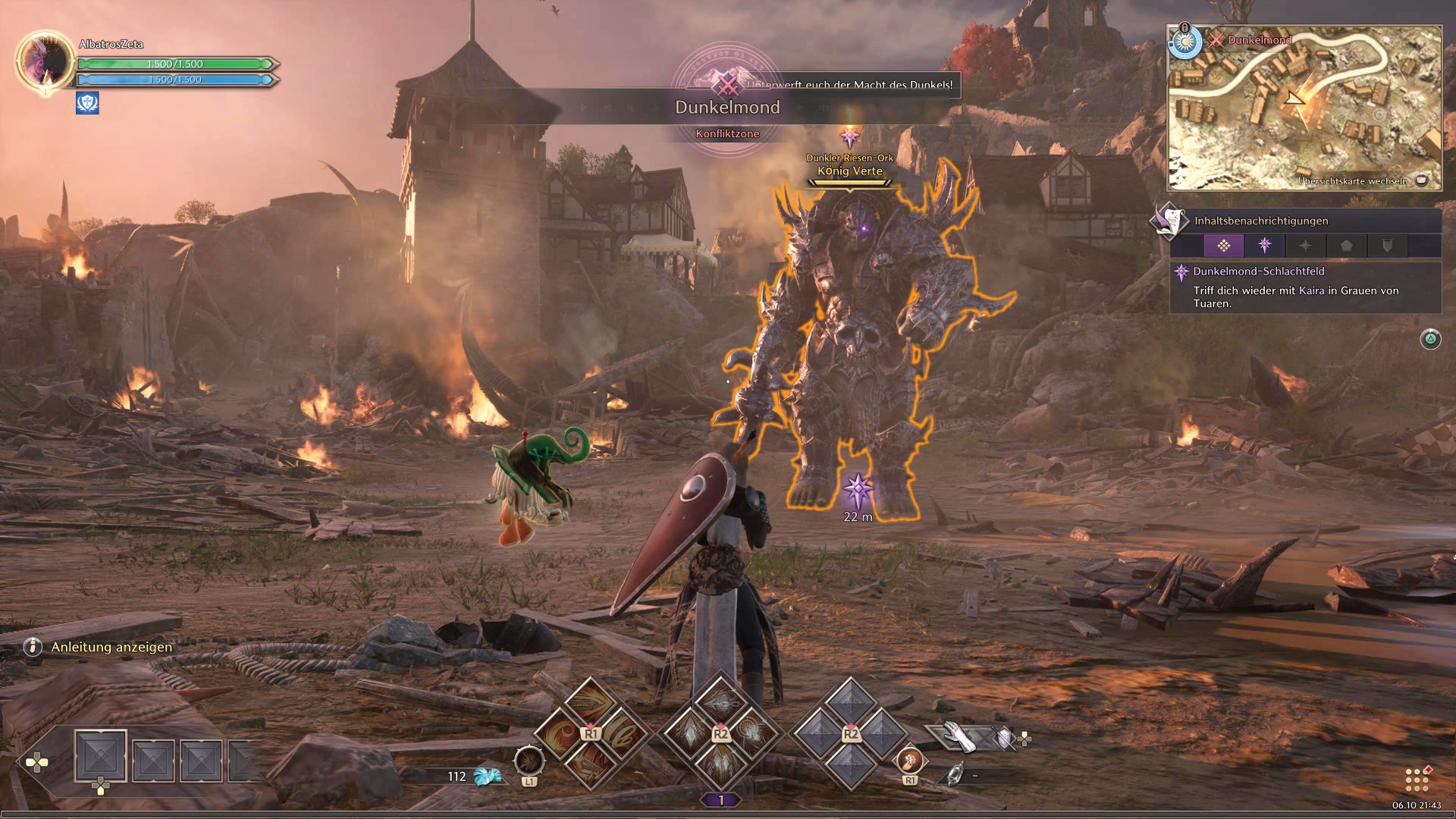Show the guide via Anleitung anzeigen
This screenshot has width=1456, height=819.
111,647
